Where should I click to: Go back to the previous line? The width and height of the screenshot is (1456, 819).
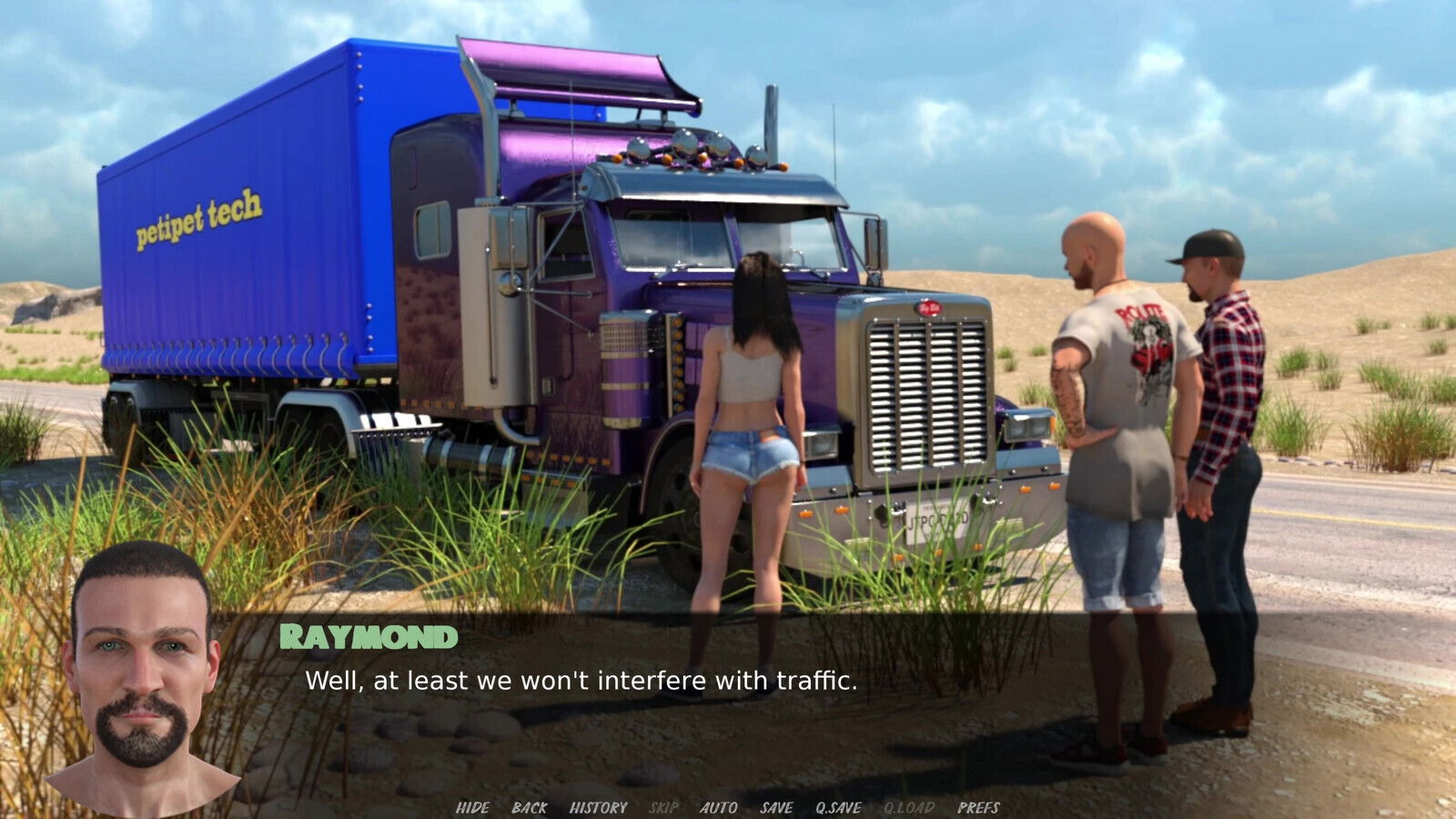[529, 807]
